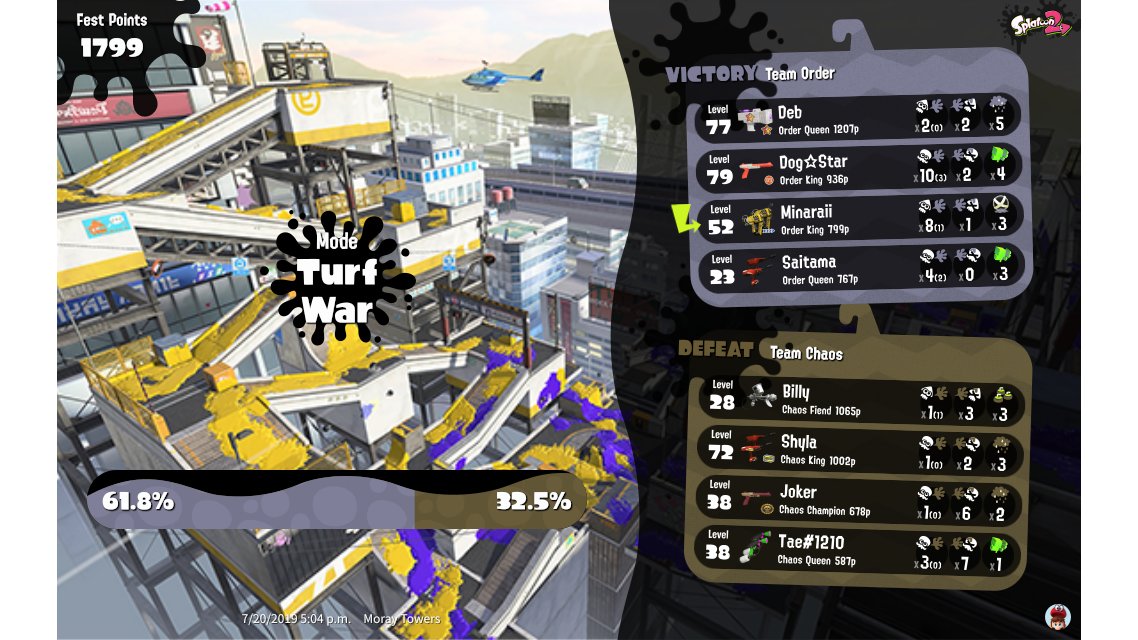Open the Tae#1210 player row
The image size is (1138, 640).
pos(860,549)
